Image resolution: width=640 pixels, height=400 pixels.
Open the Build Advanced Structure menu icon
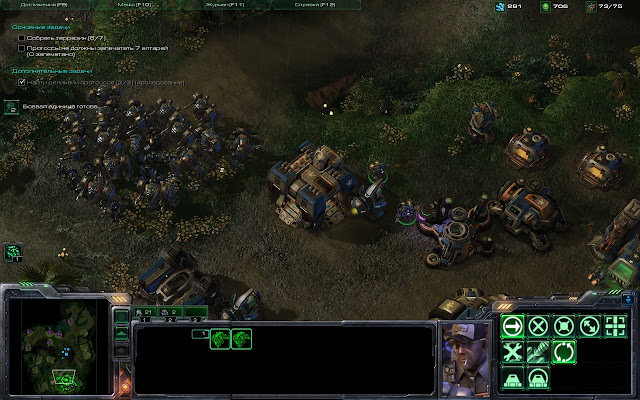click(x=538, y=378)
